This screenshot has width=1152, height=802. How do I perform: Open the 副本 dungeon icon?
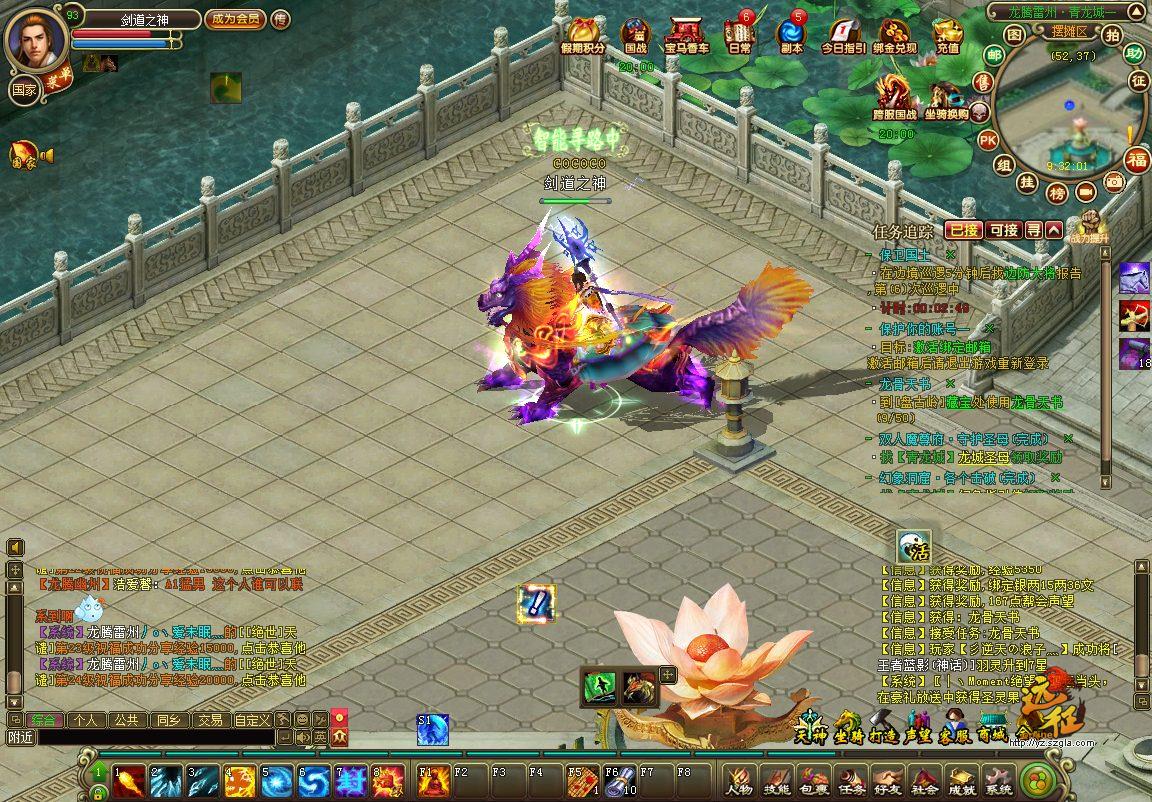(x=791, y=35)
